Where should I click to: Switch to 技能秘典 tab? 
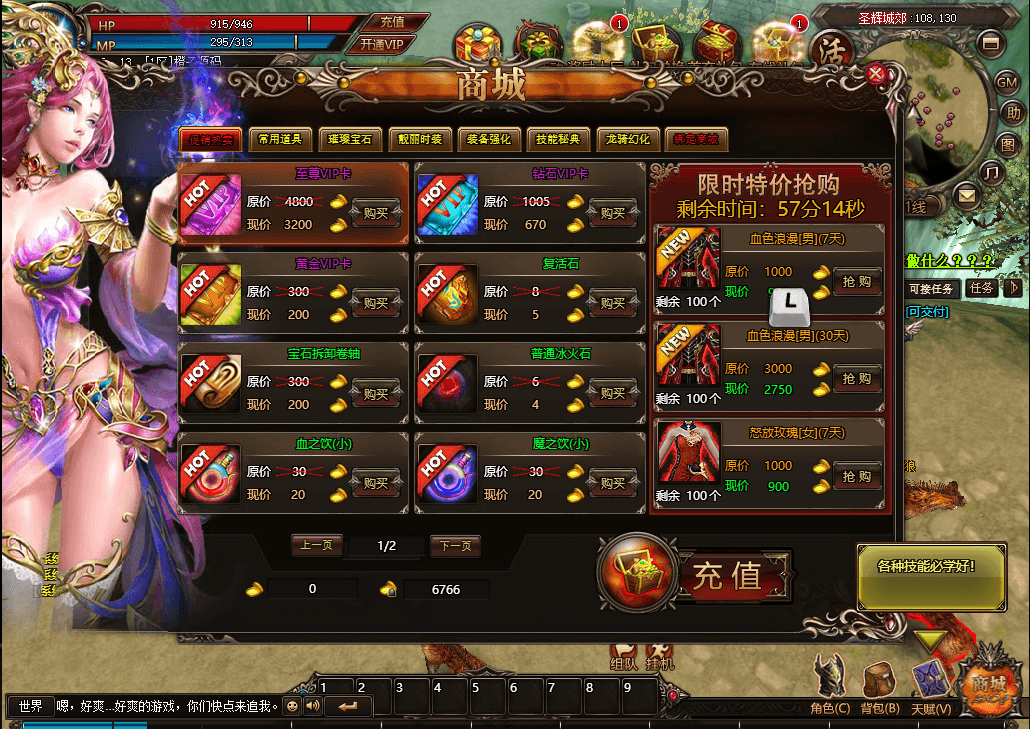[558, 140]
